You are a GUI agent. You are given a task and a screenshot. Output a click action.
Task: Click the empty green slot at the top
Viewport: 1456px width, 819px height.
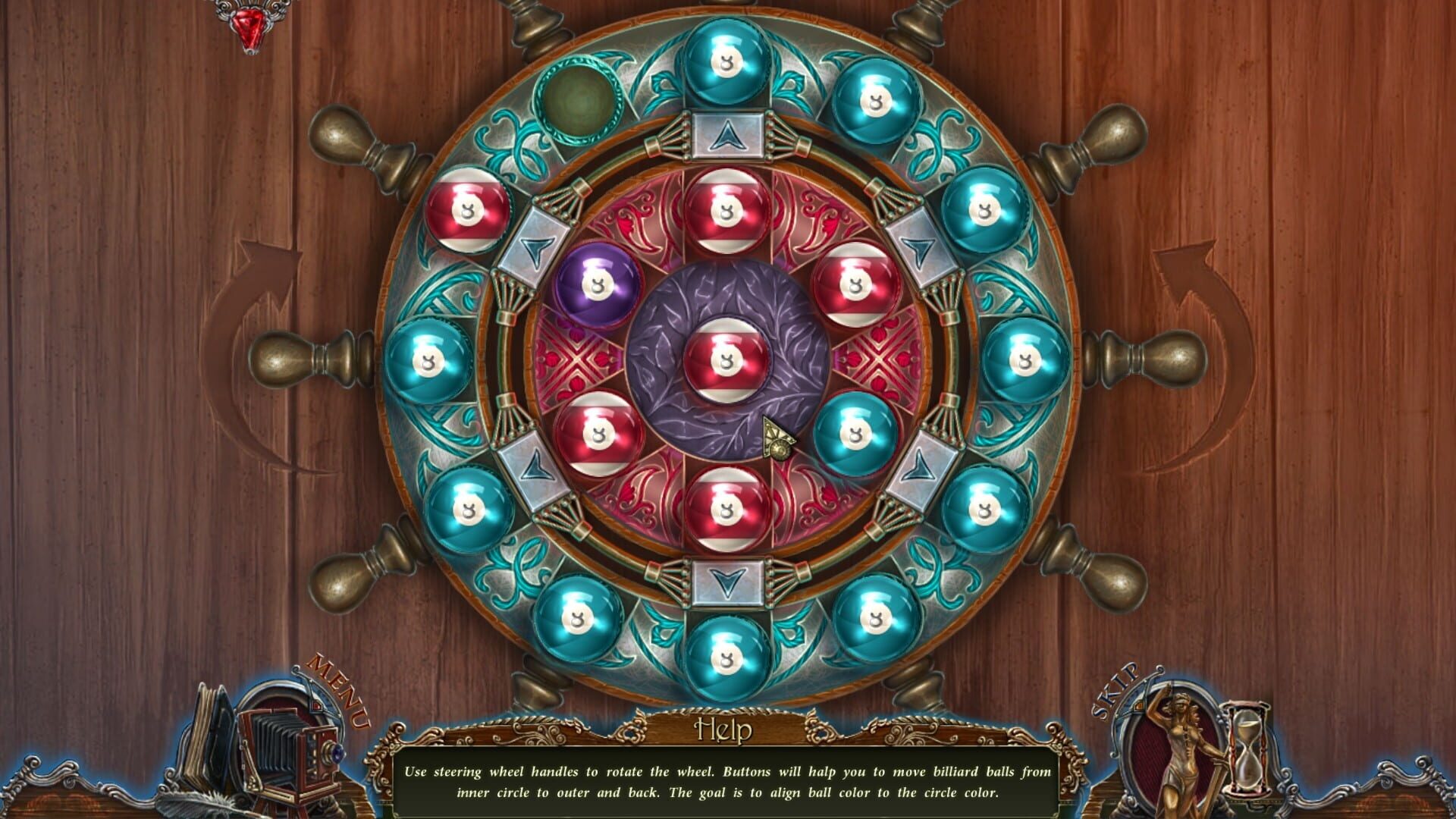pyautogui.click(x=580, y=102)
